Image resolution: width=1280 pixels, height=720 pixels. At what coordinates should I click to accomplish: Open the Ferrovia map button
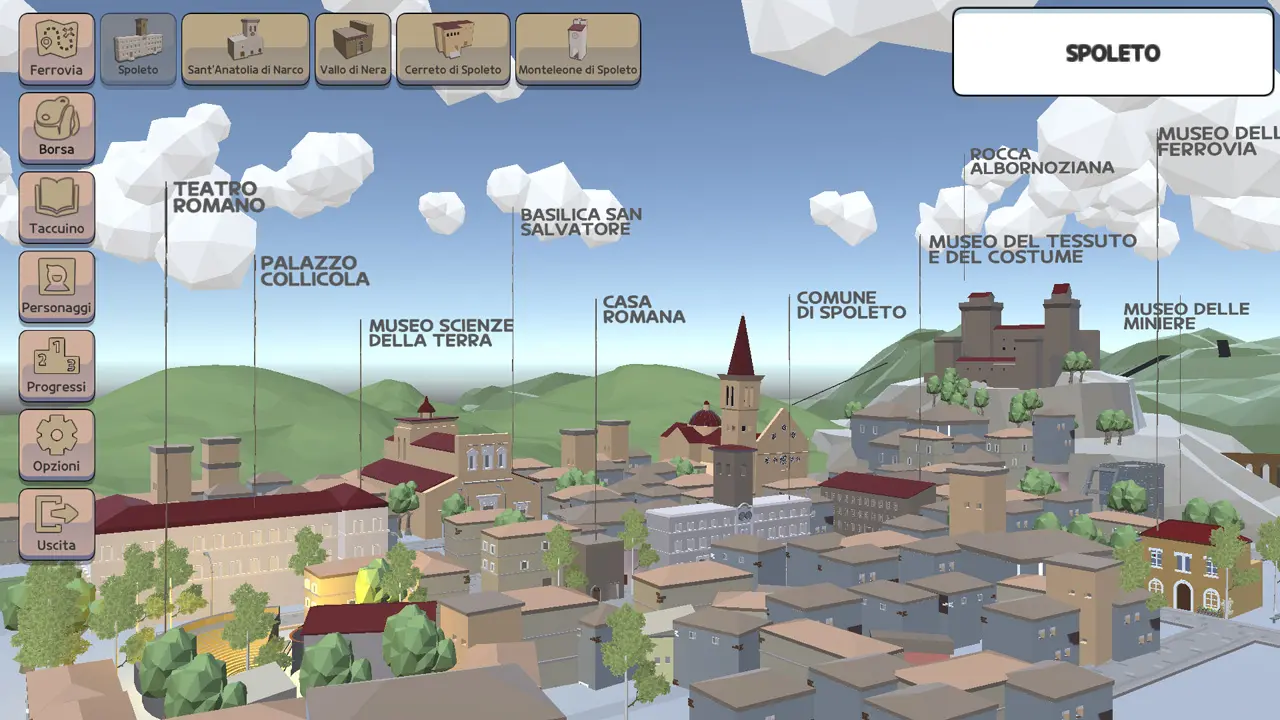[56, 48]
